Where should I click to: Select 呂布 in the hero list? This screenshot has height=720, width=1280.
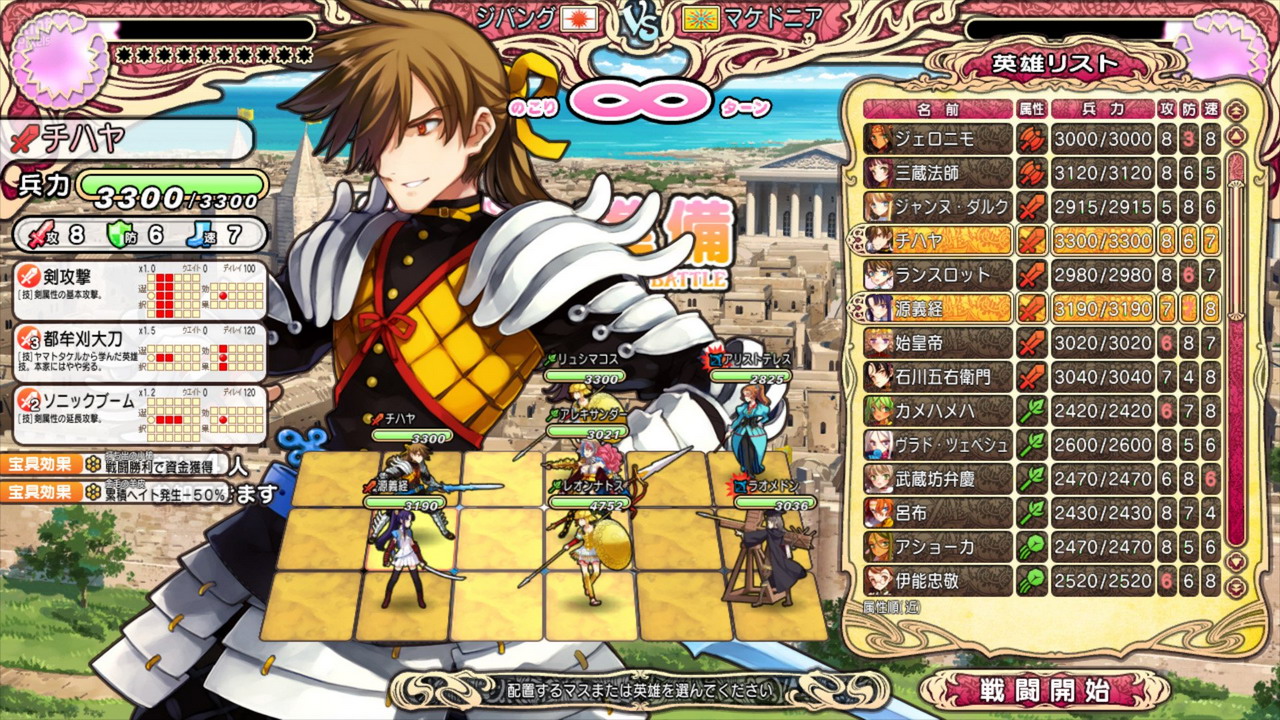938,513
